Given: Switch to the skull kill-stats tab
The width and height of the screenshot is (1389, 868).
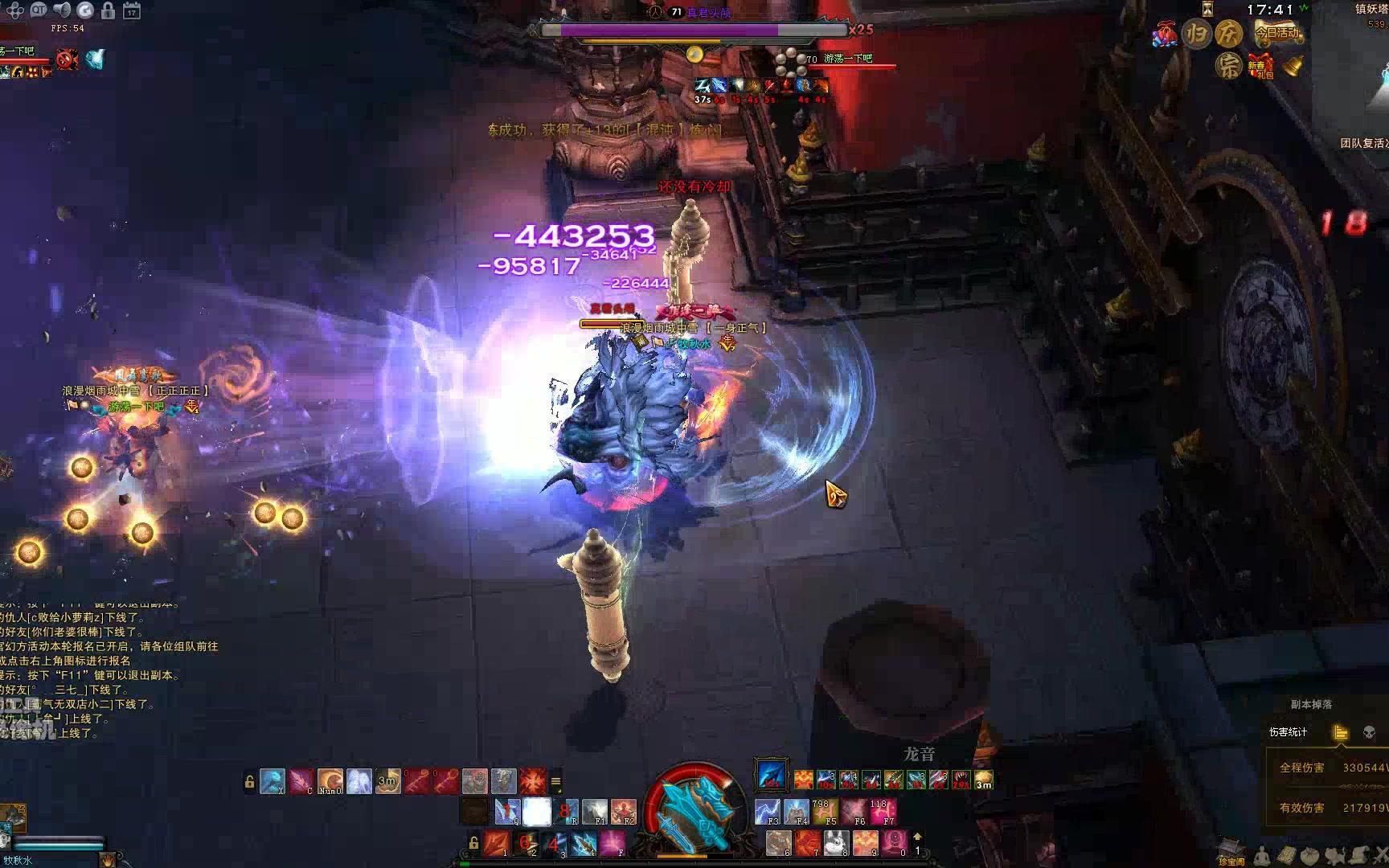Looking at the screenshot, I should [x=1369, y=732].
